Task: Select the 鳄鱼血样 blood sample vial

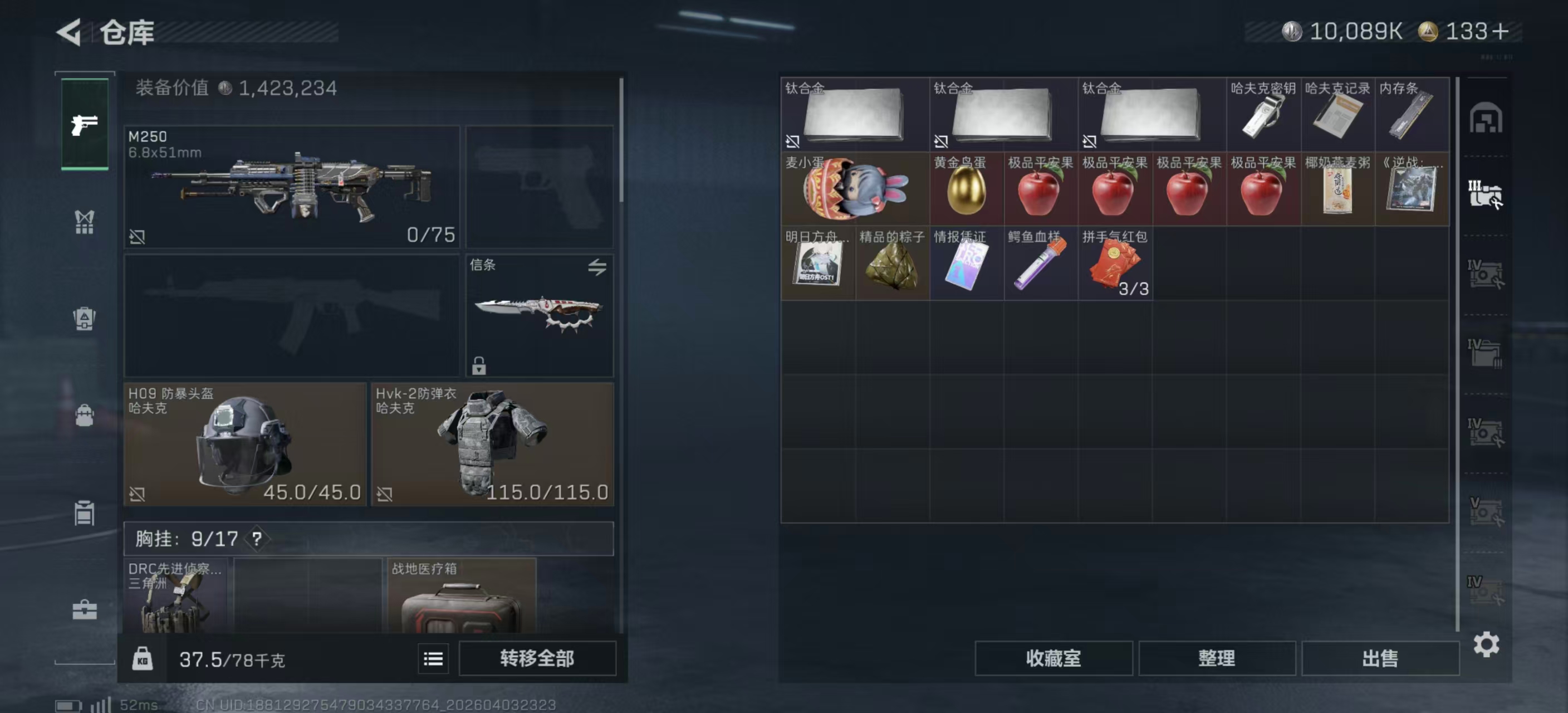Action: 1040,263
